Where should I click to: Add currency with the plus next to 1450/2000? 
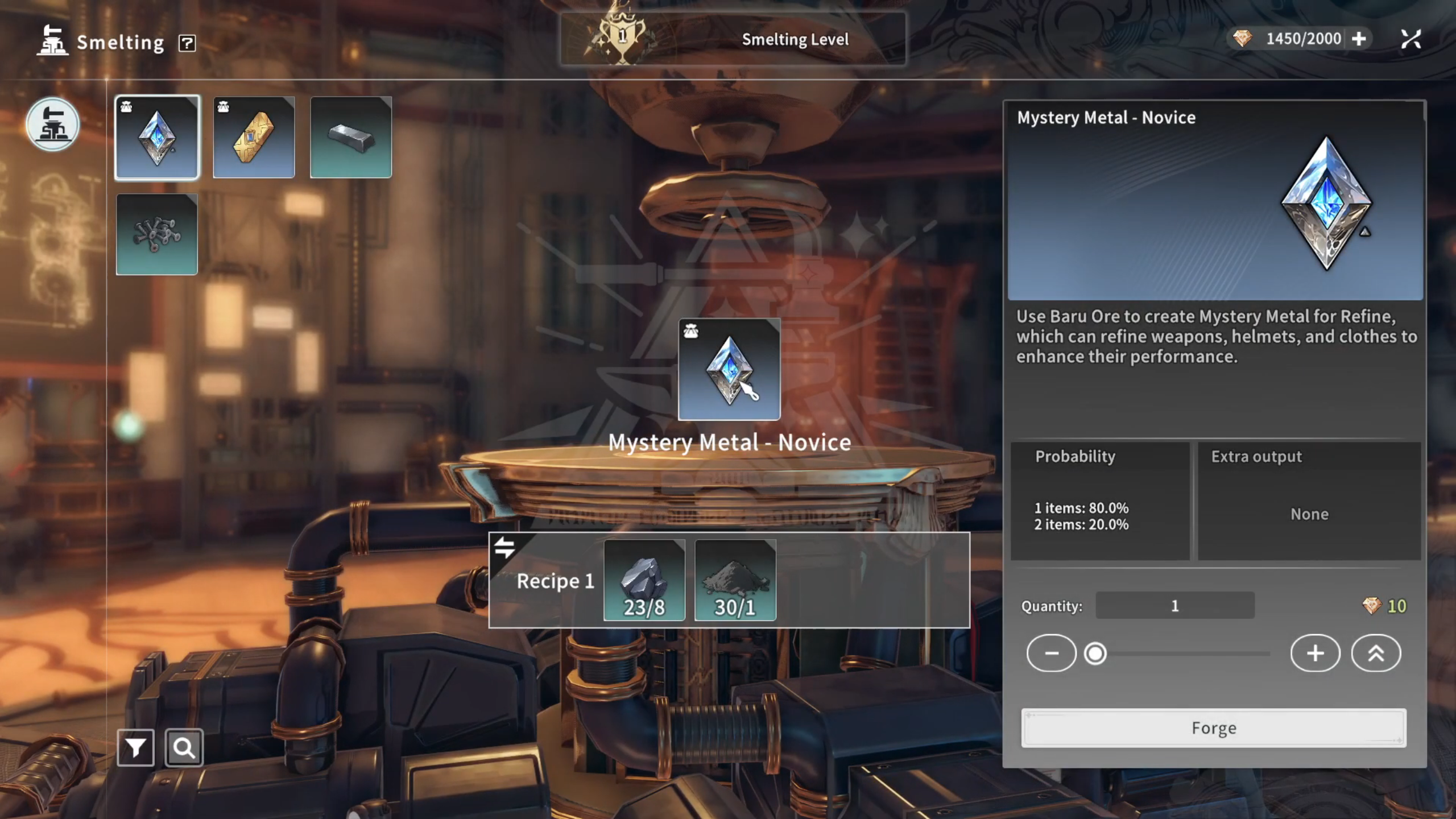(x=1359, y=38)
